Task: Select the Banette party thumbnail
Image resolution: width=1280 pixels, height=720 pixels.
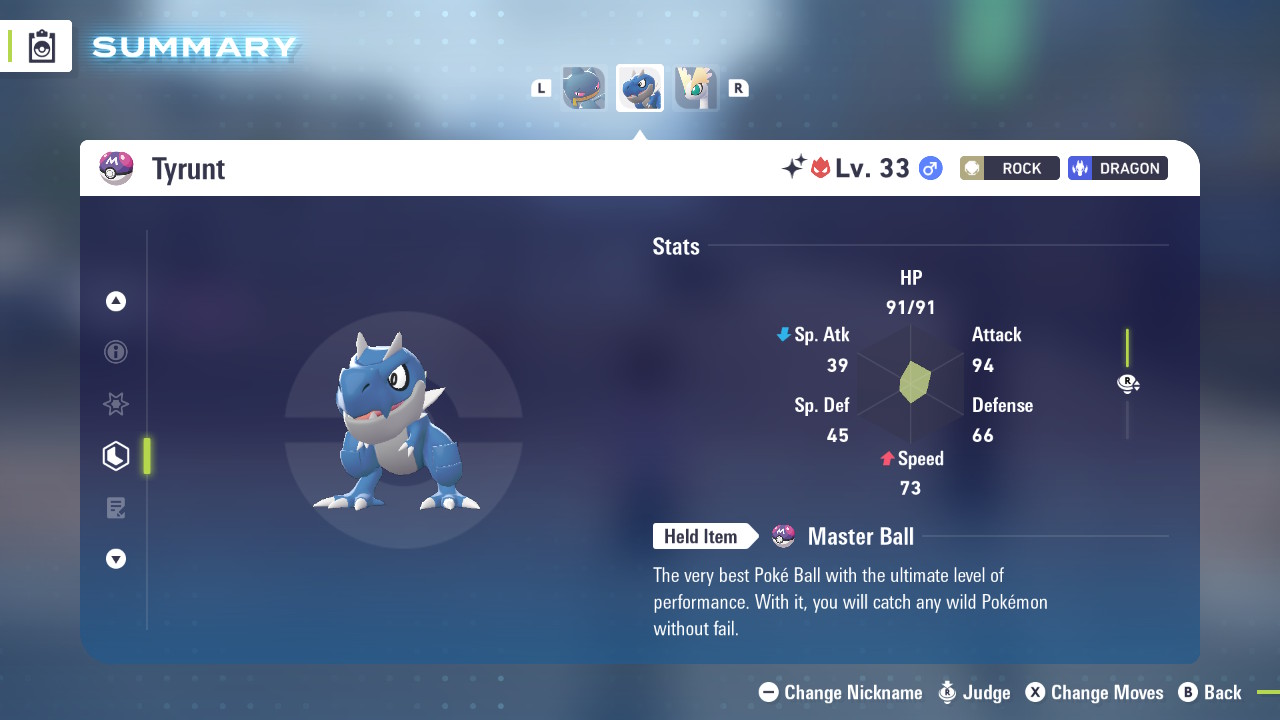Action: 584,88
